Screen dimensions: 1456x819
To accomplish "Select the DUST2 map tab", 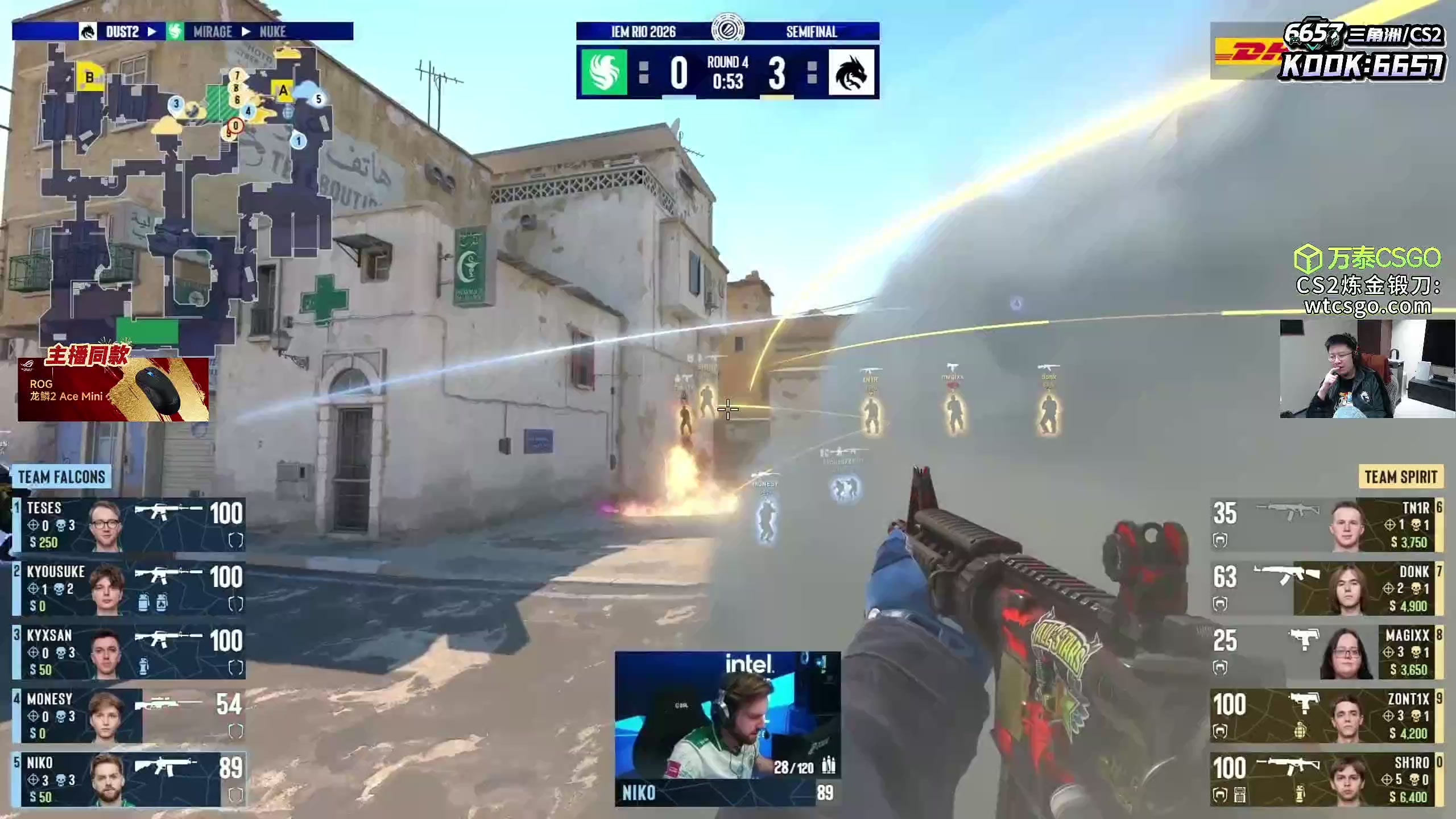I will tap(122, 31).
